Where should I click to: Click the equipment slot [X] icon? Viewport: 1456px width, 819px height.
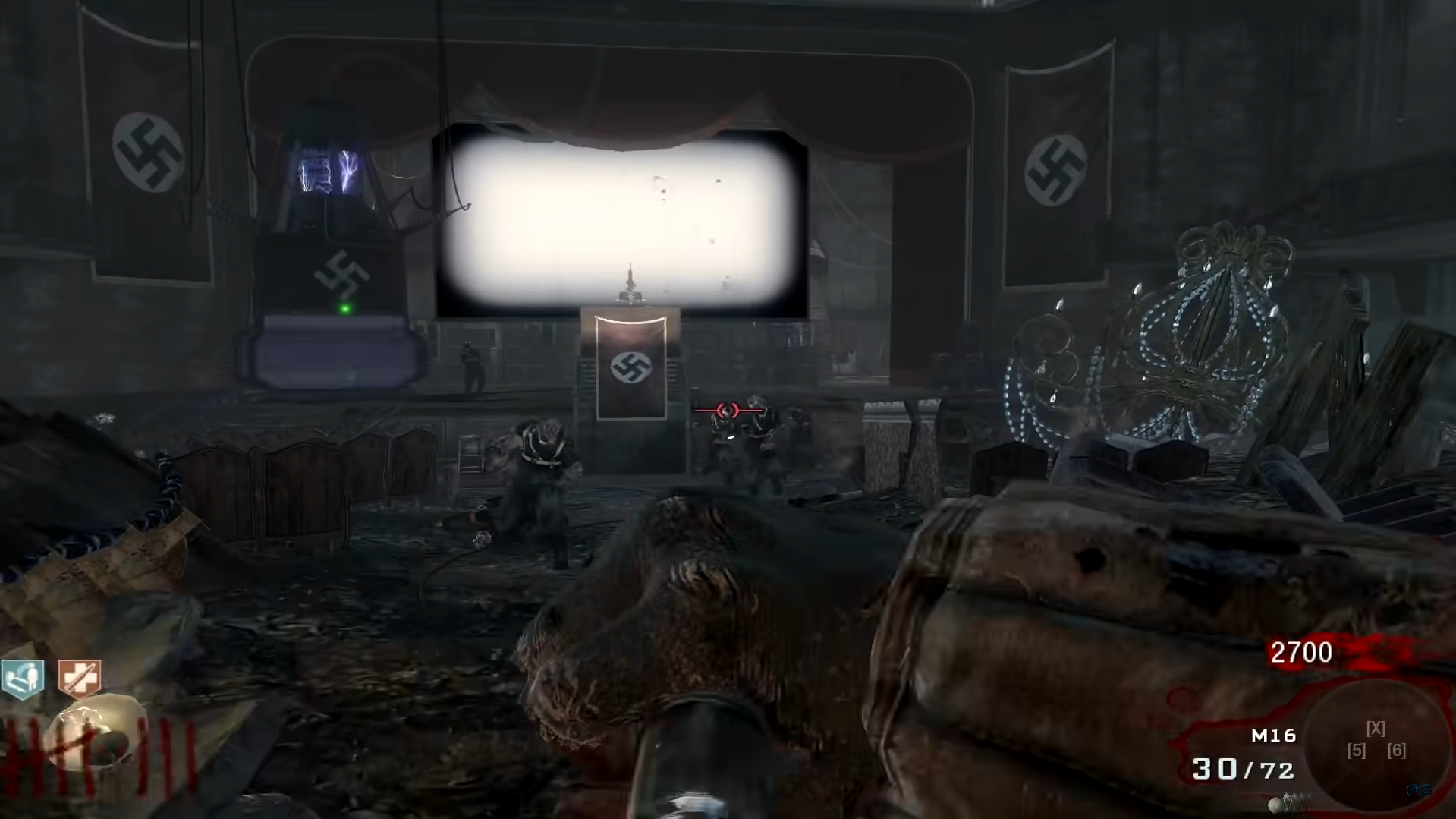pos(1375,729)
